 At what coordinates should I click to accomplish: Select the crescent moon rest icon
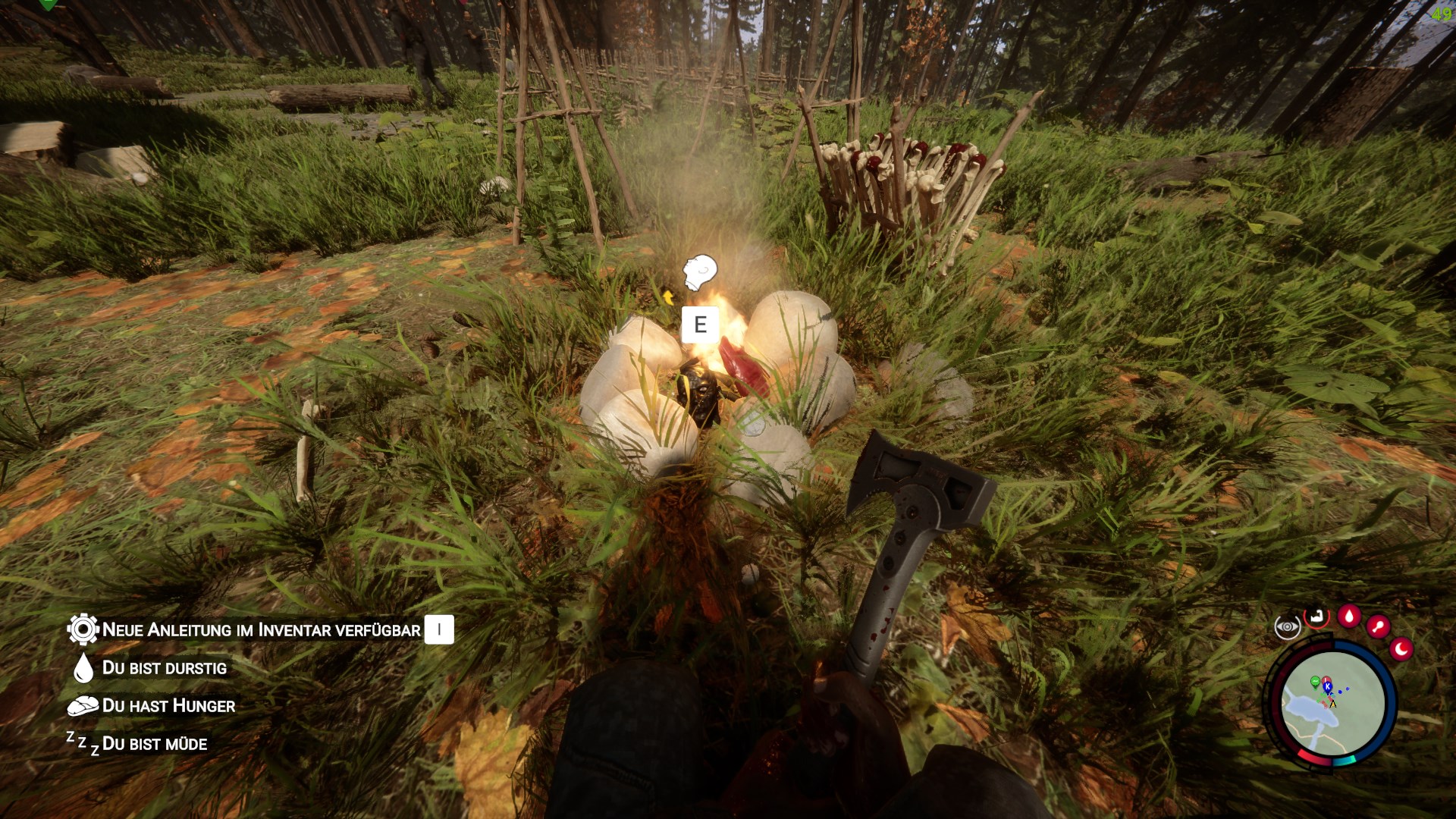[1401, 649]
